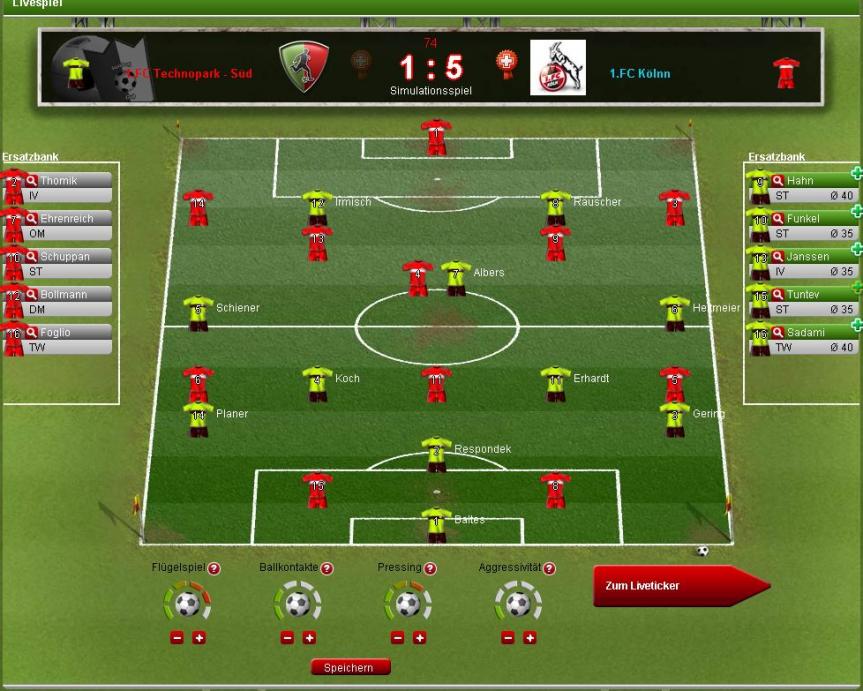Viewport: 863px width, 691px height.
Task: Raise Ballkontakte using the plus button
Action: (309, 638)
